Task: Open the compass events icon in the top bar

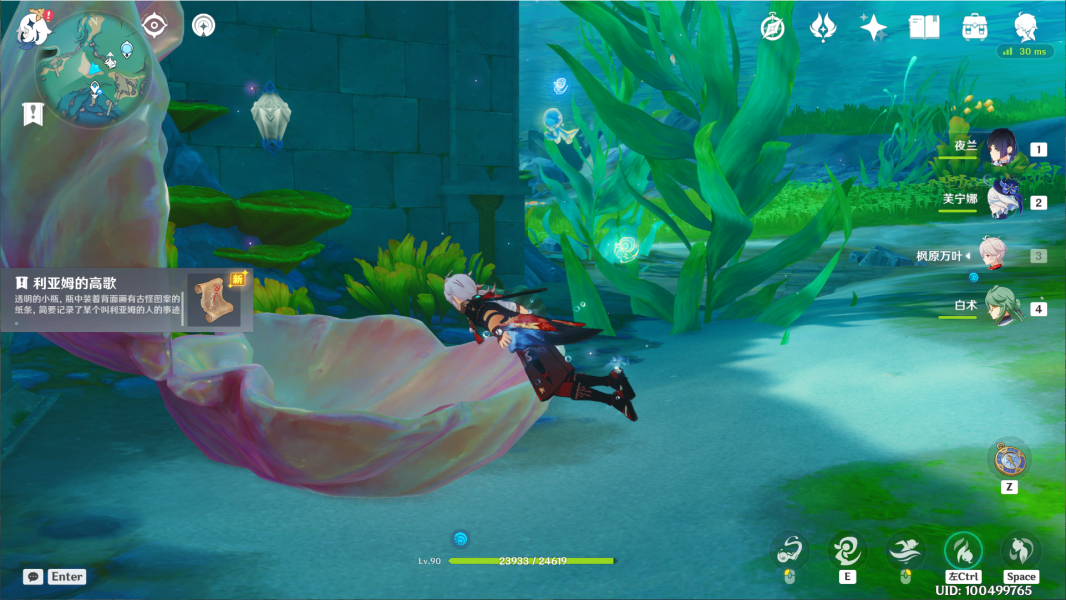Action: [x=772, y=27]
